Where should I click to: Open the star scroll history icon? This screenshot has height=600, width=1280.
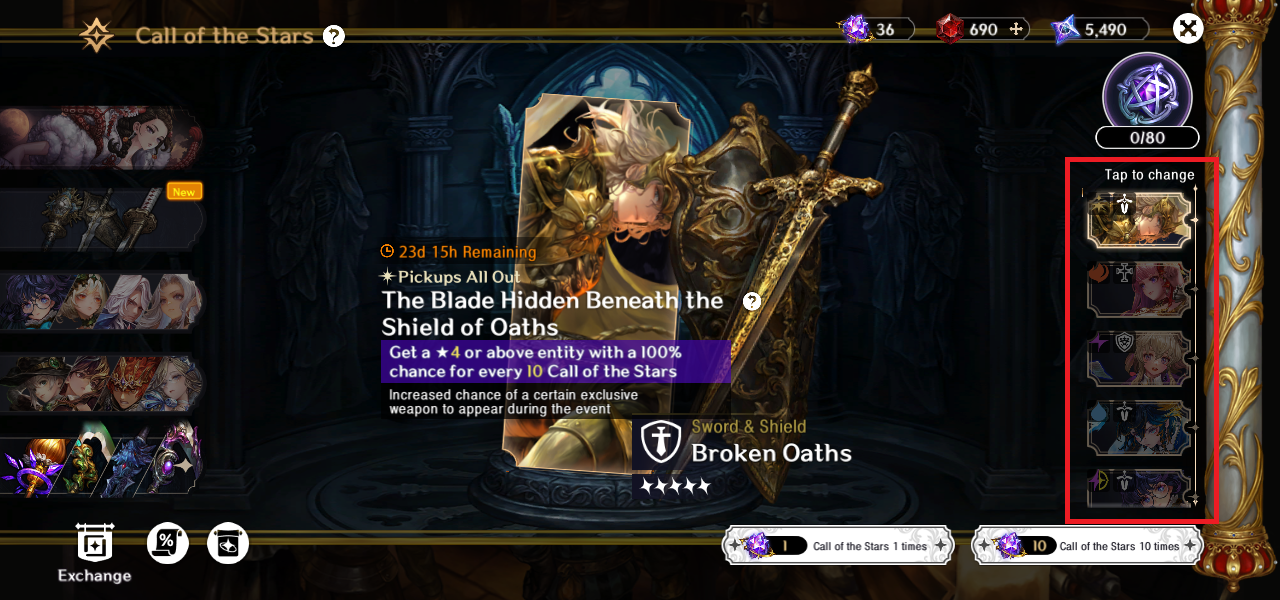click(228, 543)
